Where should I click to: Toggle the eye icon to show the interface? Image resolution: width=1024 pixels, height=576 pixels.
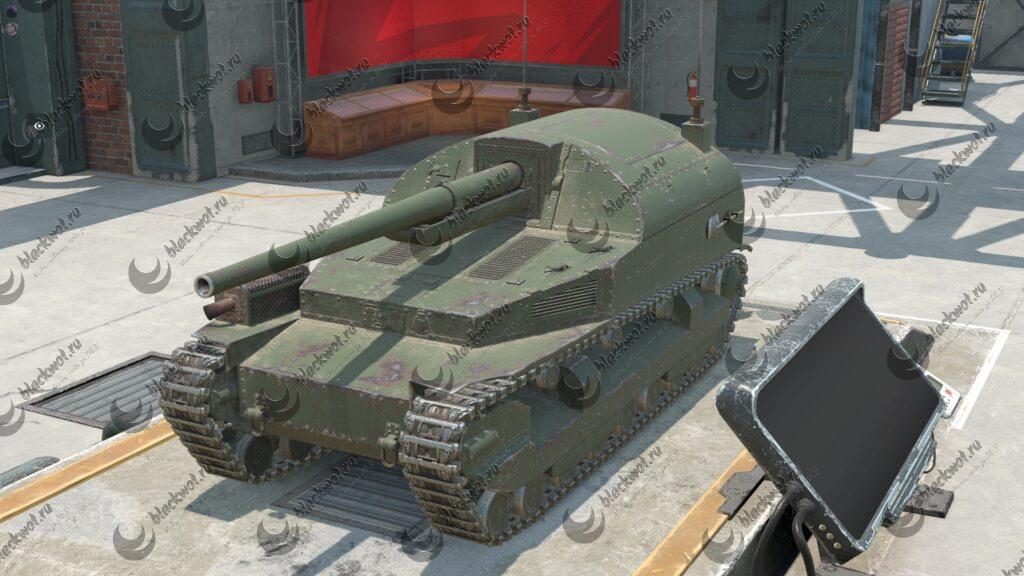click(x=39, y=126)
